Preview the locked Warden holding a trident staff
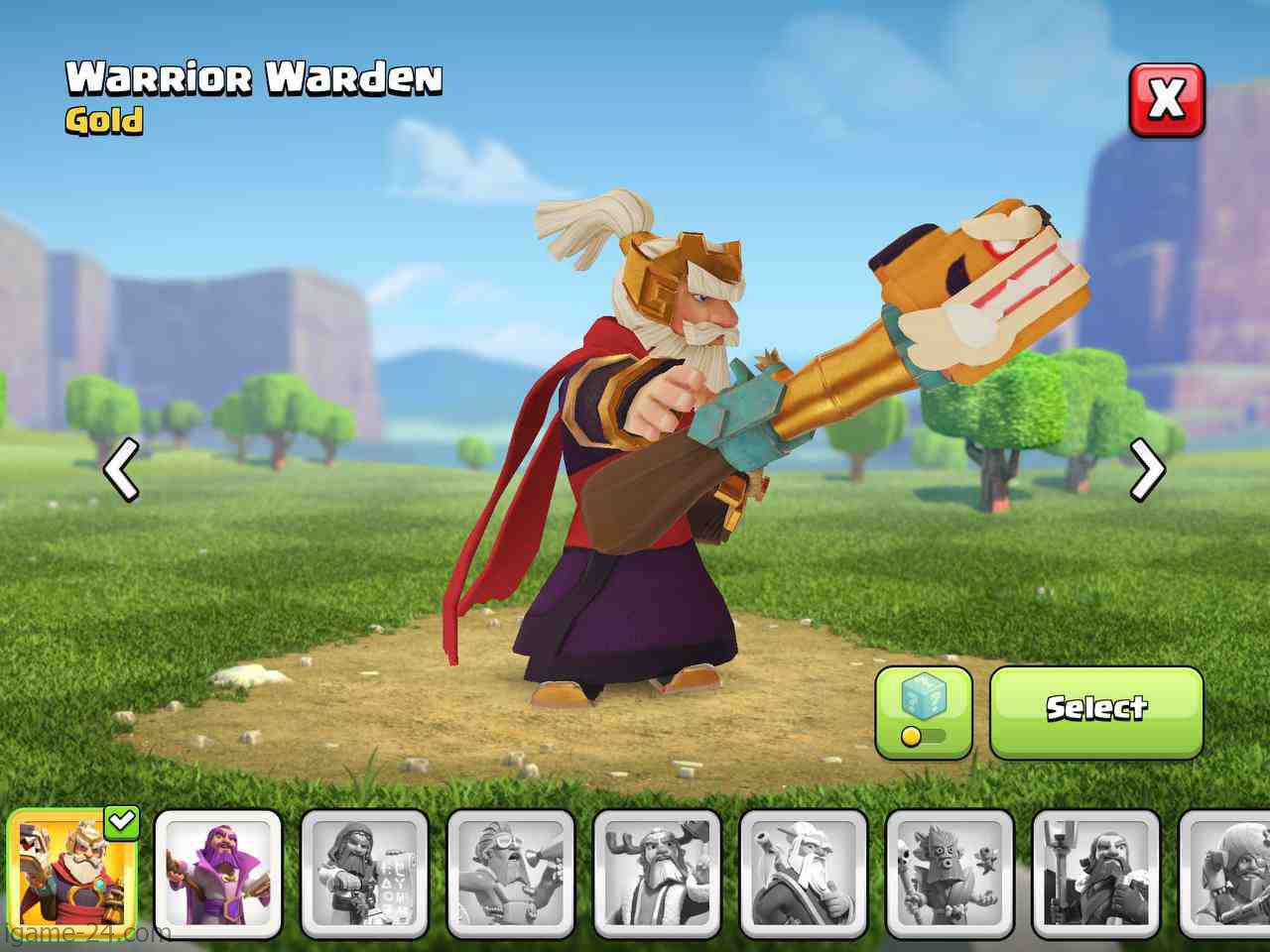1270x952 pixels. (1095, 873)
